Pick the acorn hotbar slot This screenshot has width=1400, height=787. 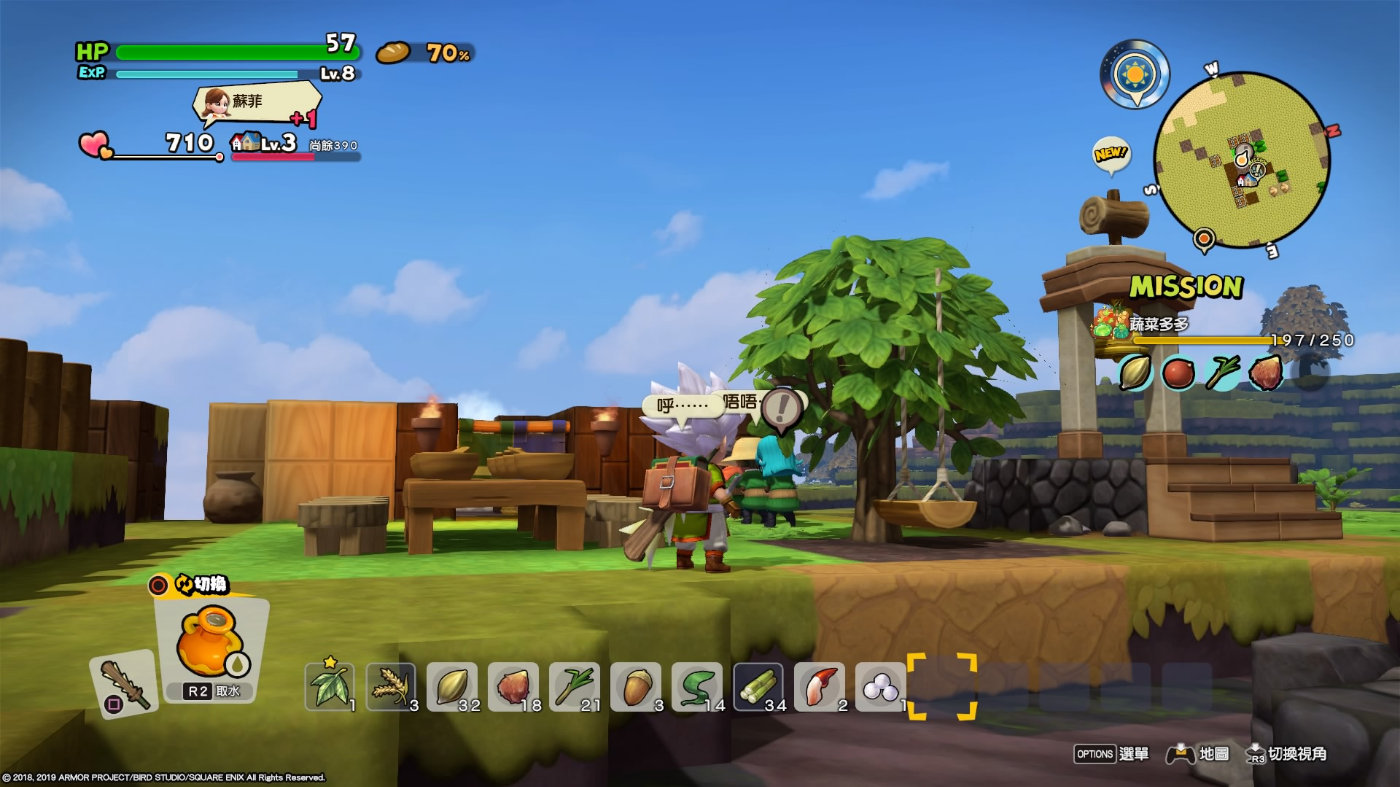(635, 685)
